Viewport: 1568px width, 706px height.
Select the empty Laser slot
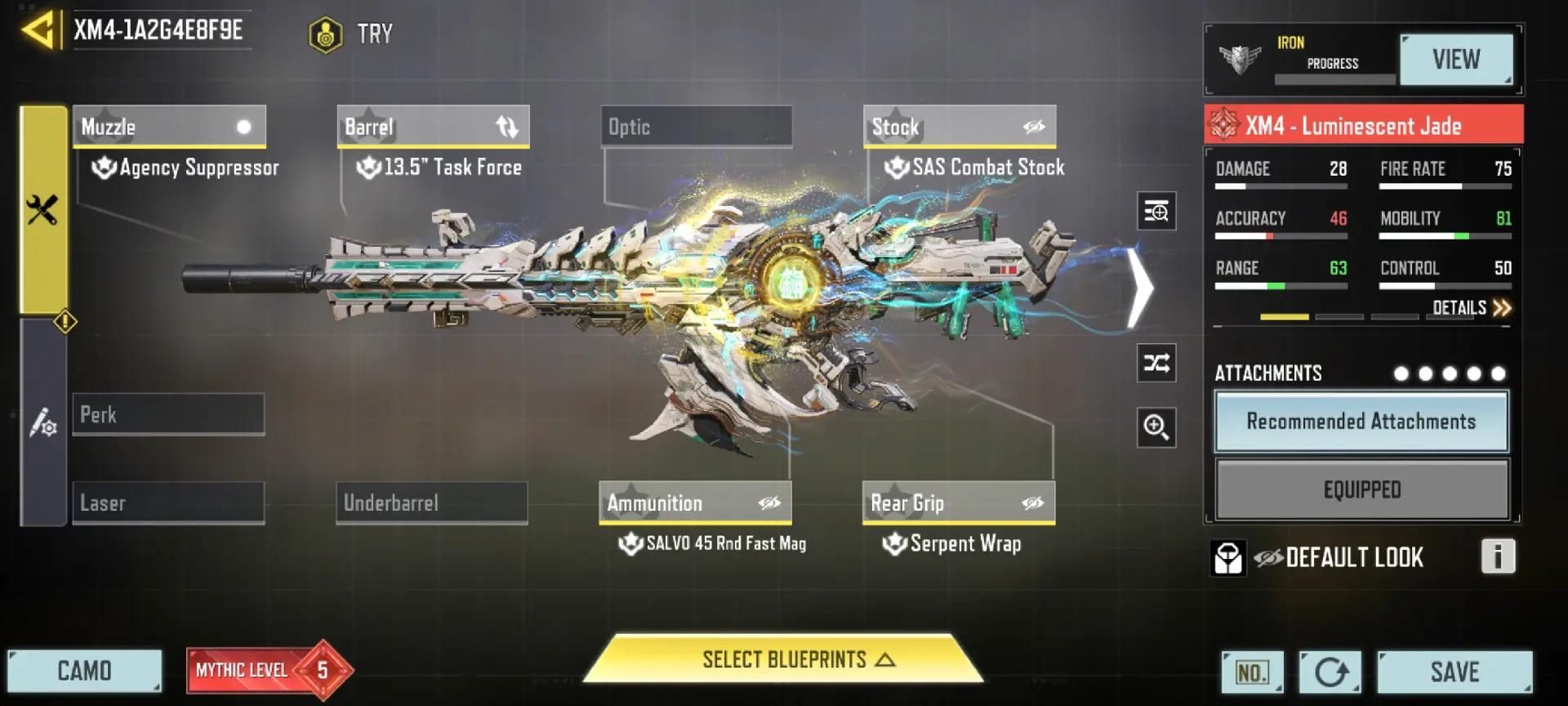point(168,503)
